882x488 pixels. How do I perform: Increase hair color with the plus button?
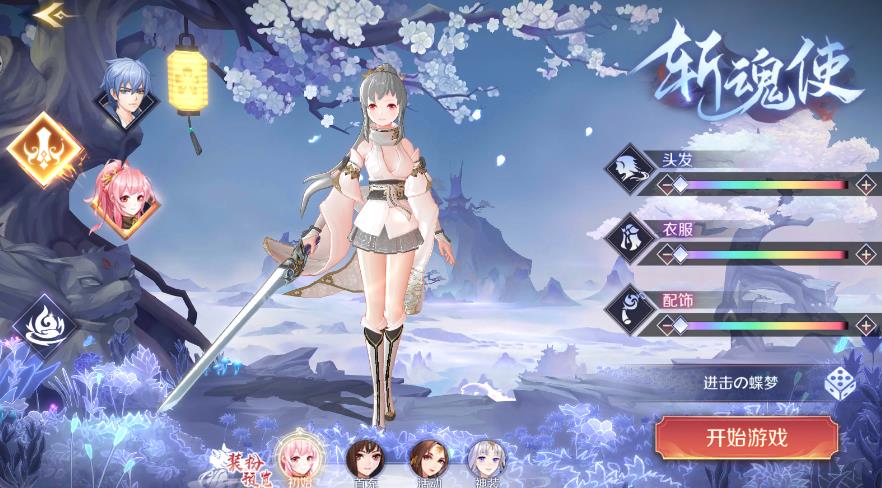pos(865,184)
